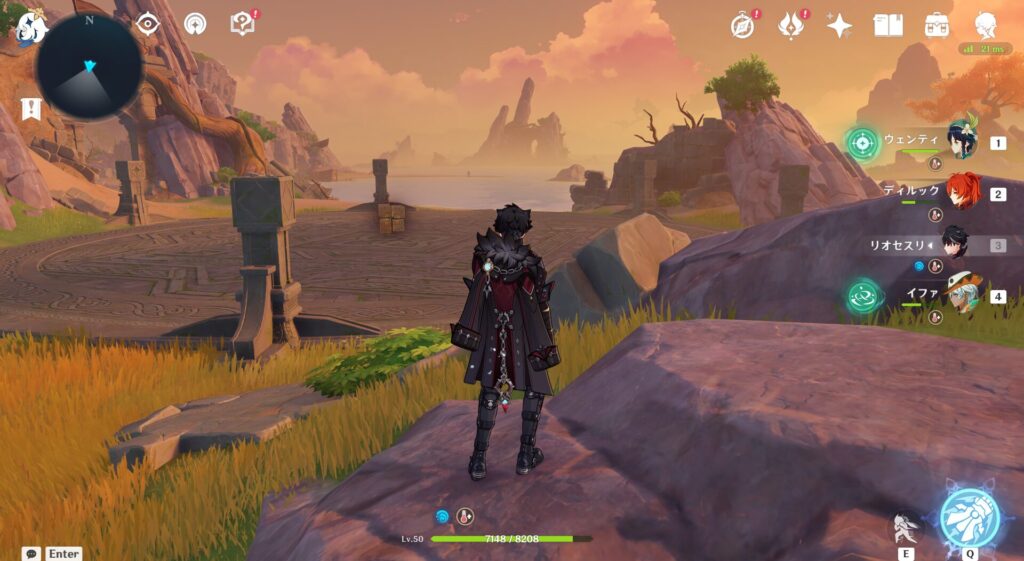Switch to party member ウェンティ
Image resolution: width=1024 pixels, height=561 pixels.
tap(962, 142)
